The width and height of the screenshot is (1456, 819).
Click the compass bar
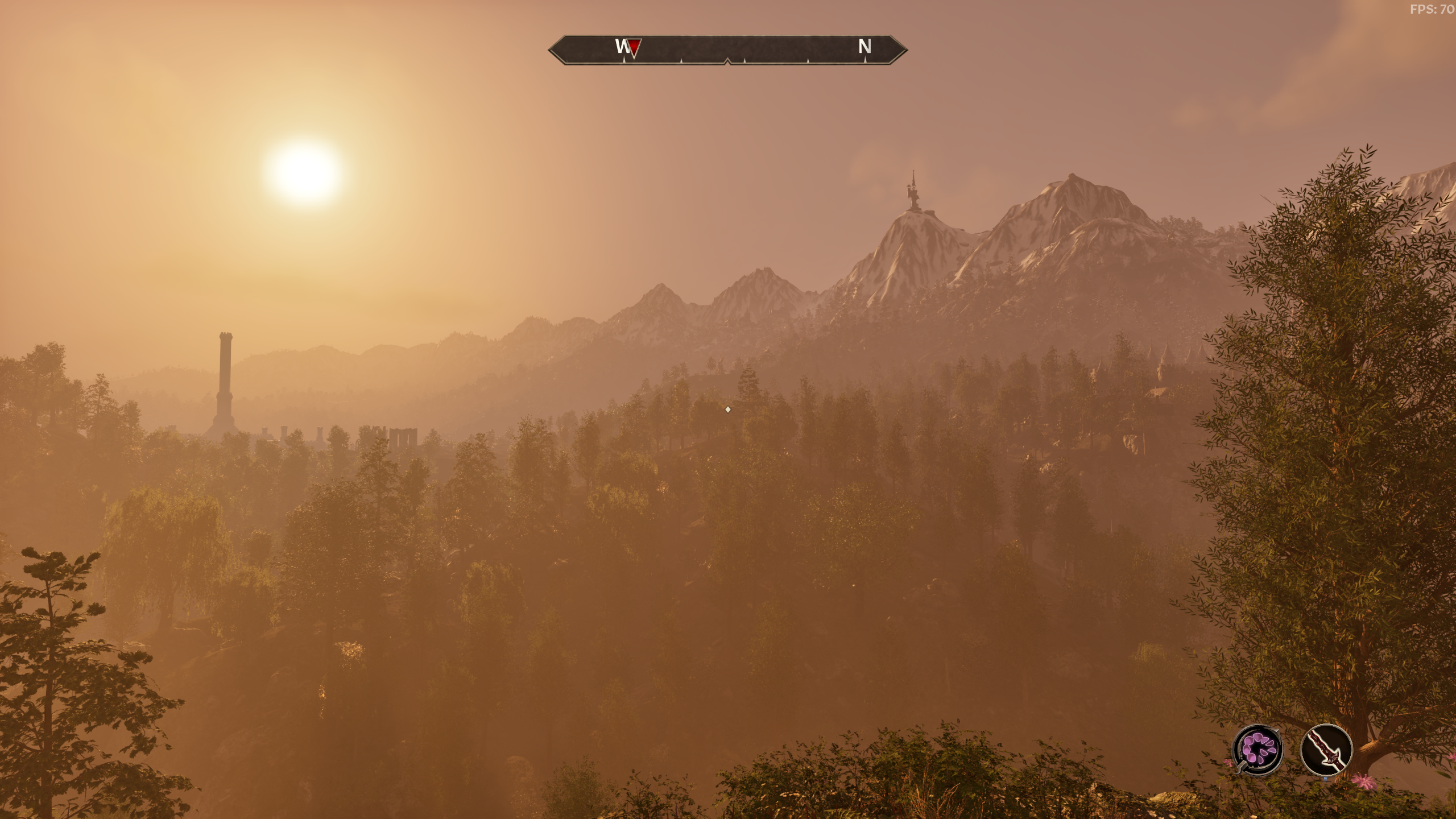tap(727, 50)
